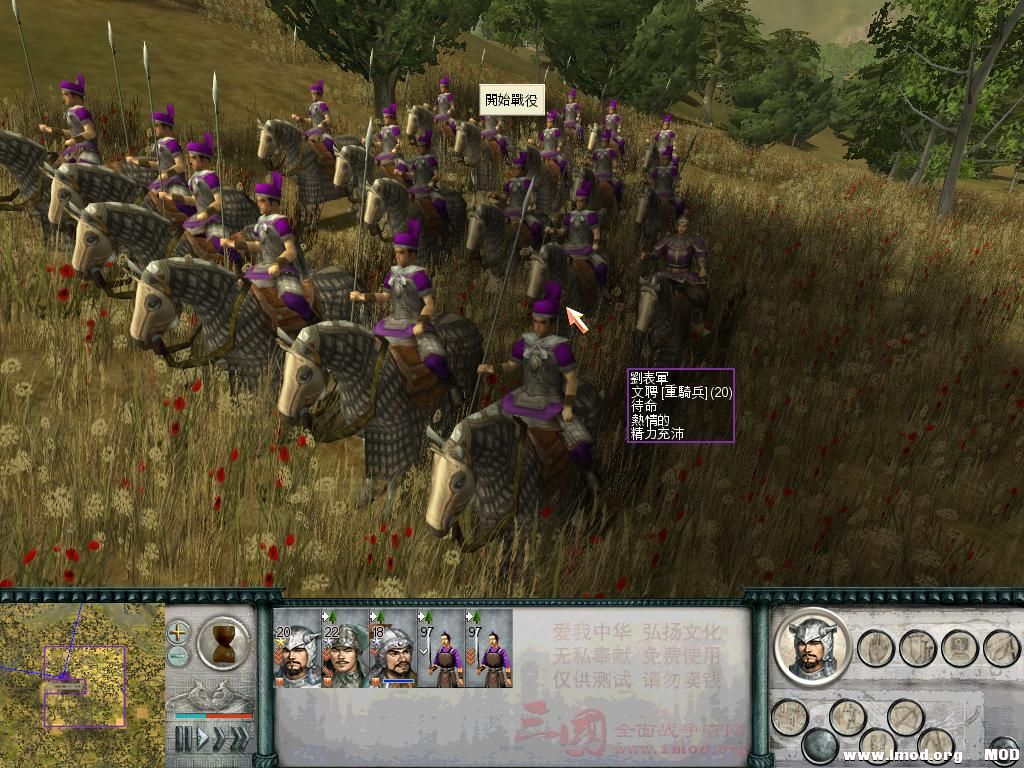The width and height of the screenshot is (1024, 768).
Task: Select the general unit card showing 22
Action: (345, 649)
